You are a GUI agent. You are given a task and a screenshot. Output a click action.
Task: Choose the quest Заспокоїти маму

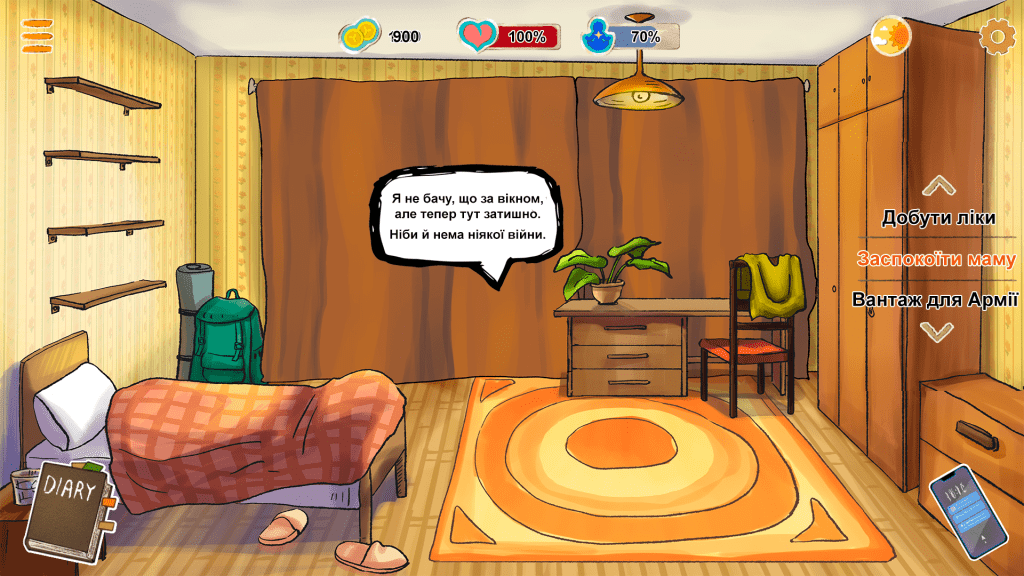coord(936,259)
